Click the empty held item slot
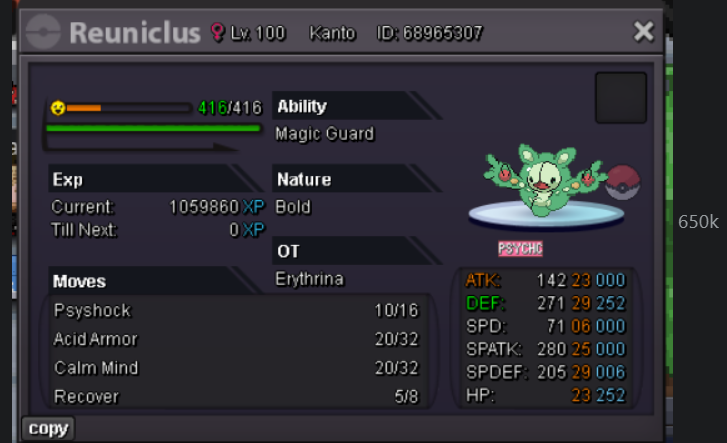This screenshot has width=727, height=443. point(620,98)
